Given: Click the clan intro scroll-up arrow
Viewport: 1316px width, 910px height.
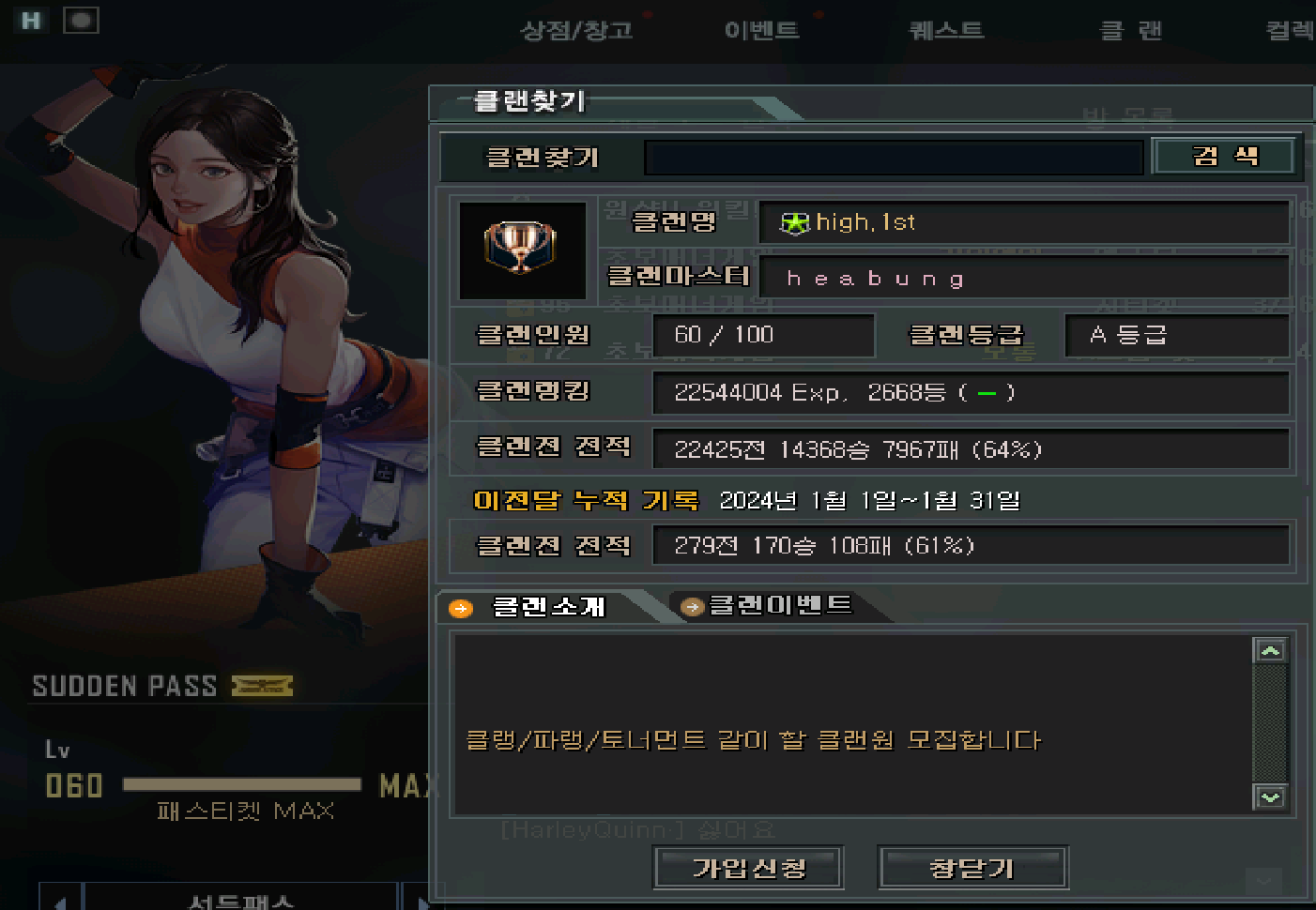Looking at the screenshot, I should pyautogui.click(x=1270, y=650).
